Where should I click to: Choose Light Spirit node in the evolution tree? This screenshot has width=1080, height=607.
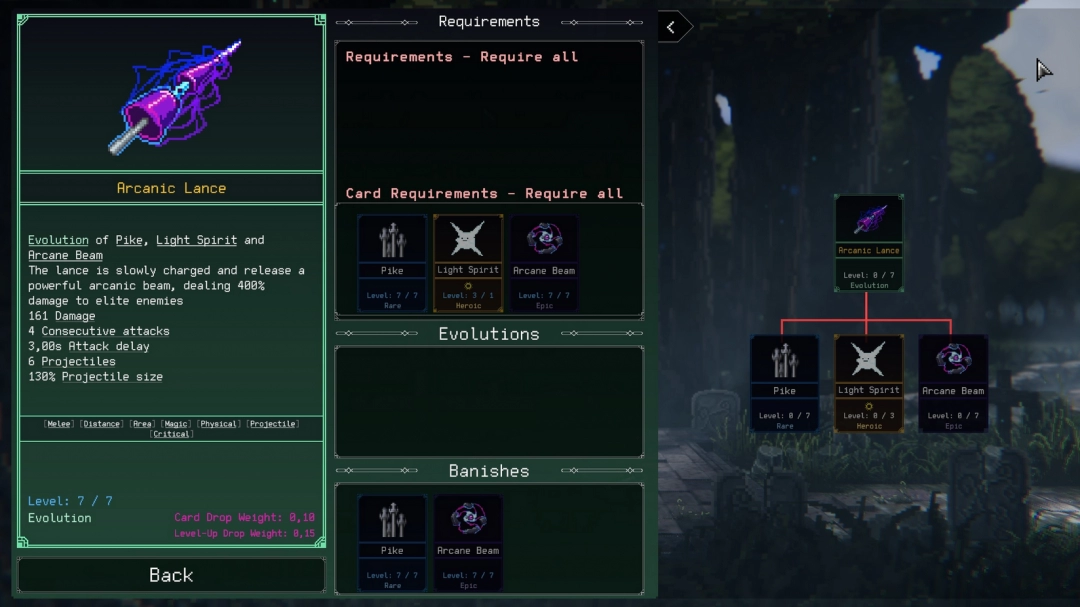869,383
